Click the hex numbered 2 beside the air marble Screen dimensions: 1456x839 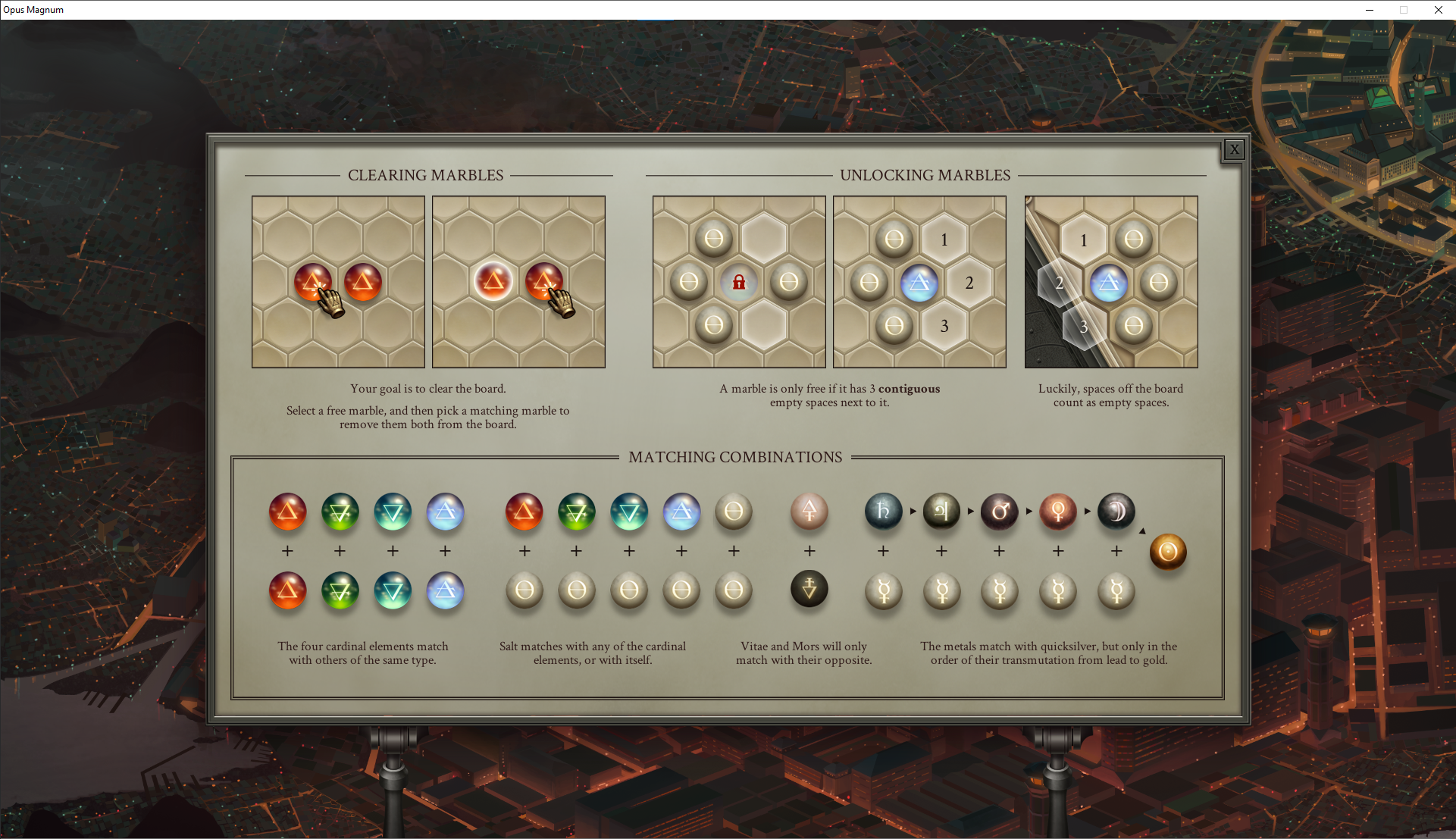(x=970, y=283)
